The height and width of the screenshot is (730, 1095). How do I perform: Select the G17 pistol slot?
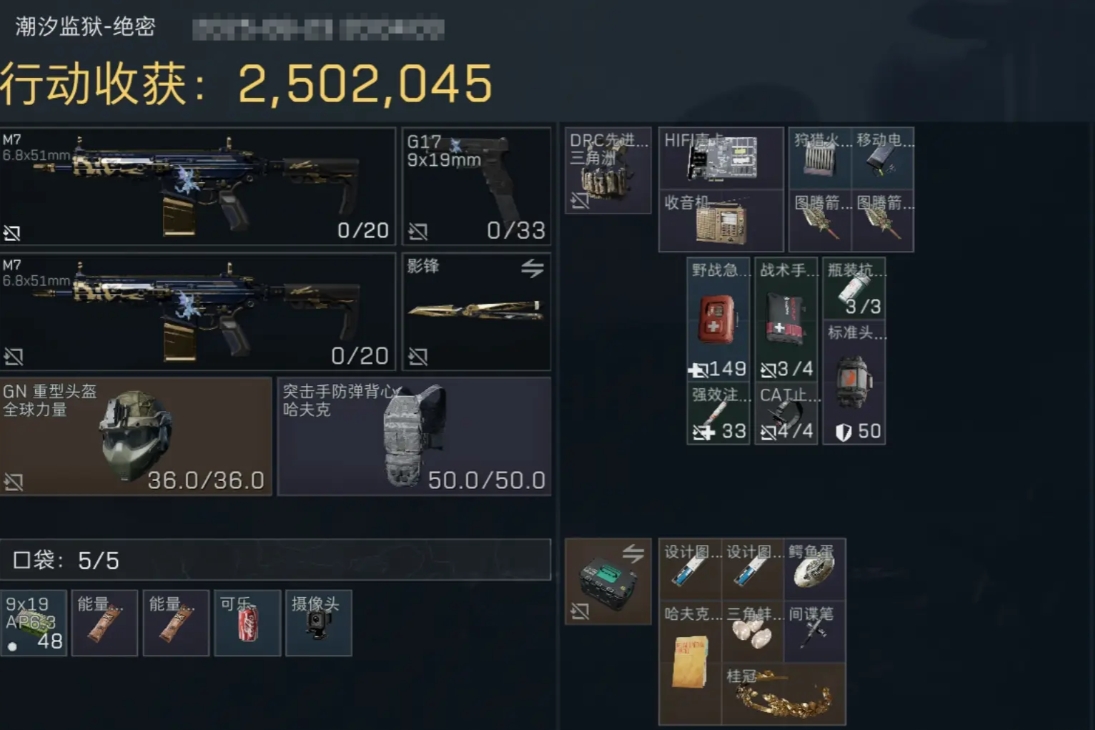click(476, 186)
